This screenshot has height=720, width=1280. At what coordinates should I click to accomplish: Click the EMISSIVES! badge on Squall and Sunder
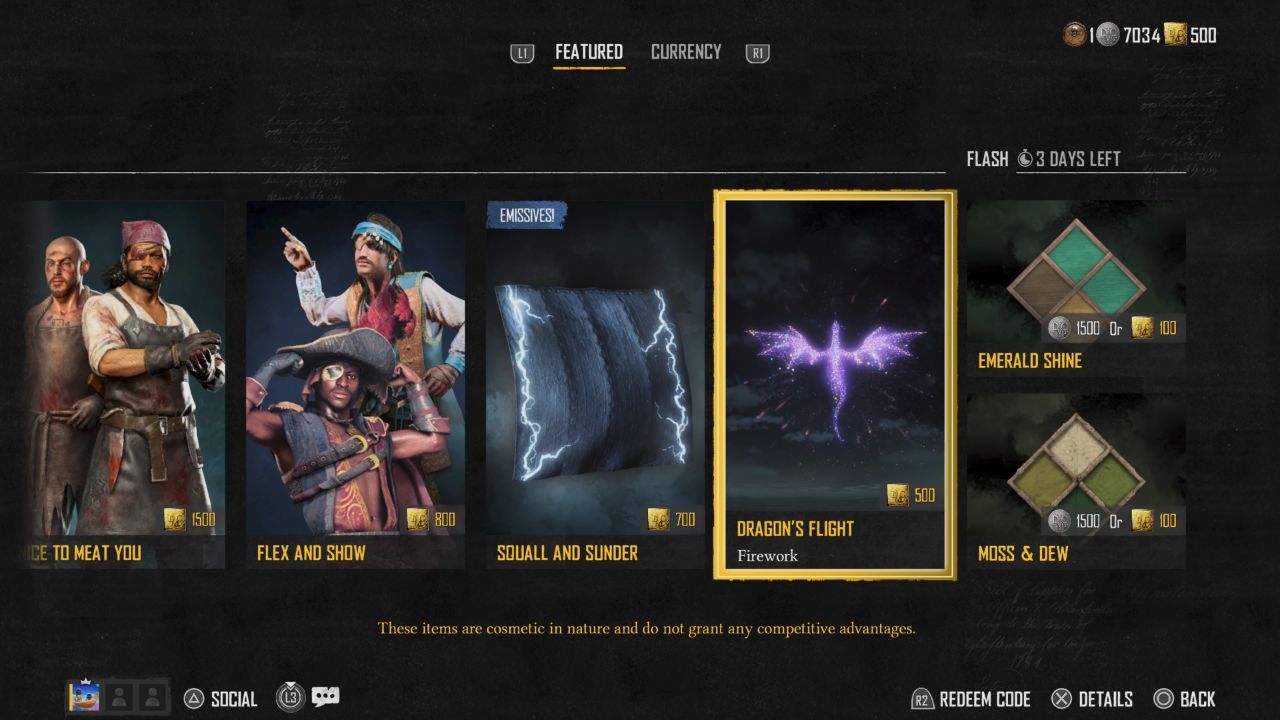tap(525, 214)
